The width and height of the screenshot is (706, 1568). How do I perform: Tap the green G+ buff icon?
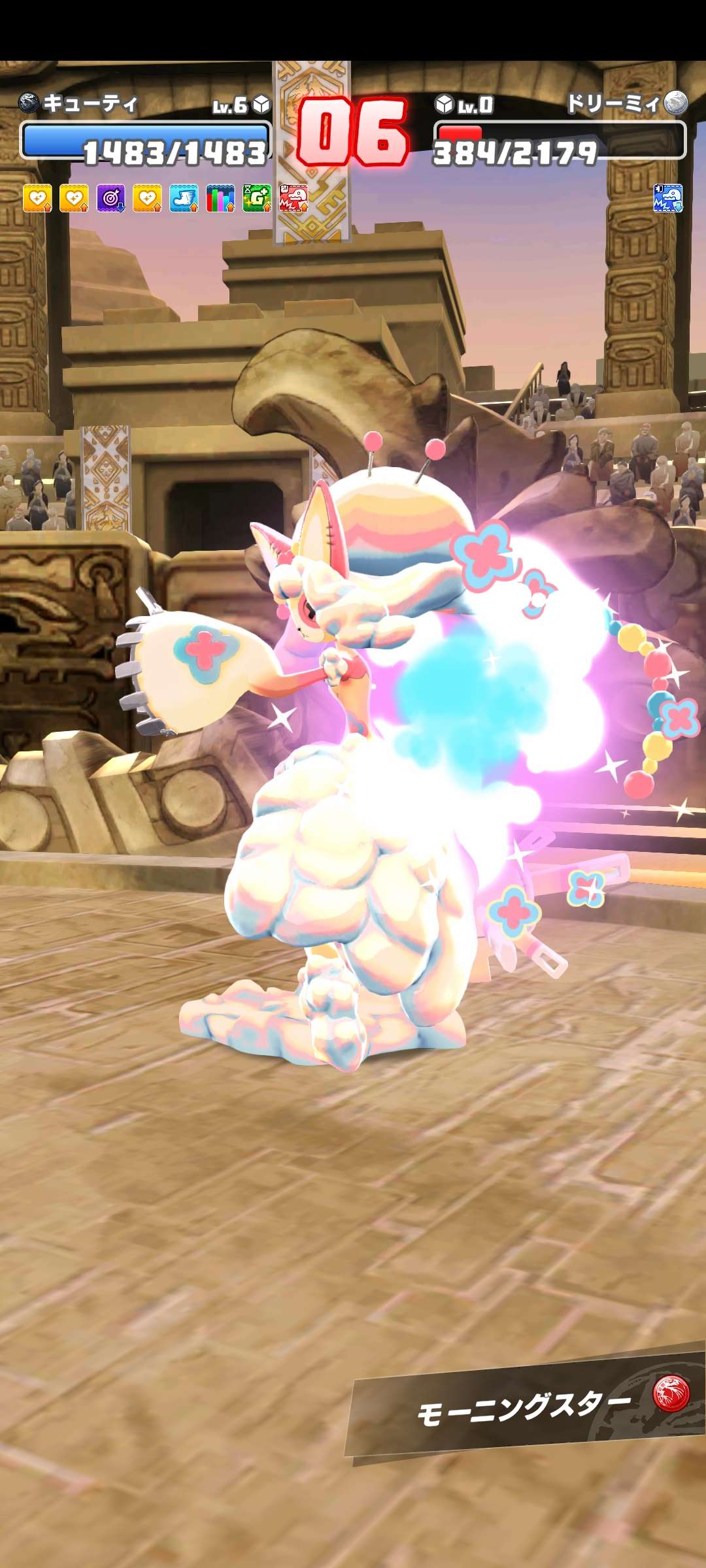coord(257,198)
